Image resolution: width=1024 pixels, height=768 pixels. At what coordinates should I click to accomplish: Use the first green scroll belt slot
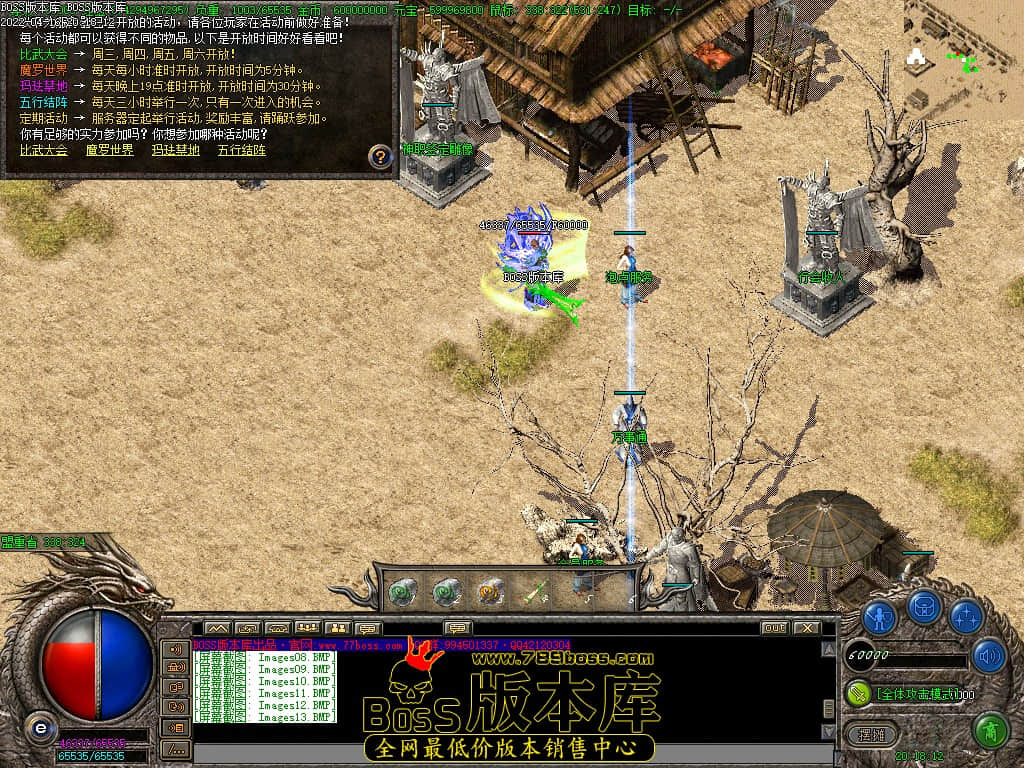[402, 591]
